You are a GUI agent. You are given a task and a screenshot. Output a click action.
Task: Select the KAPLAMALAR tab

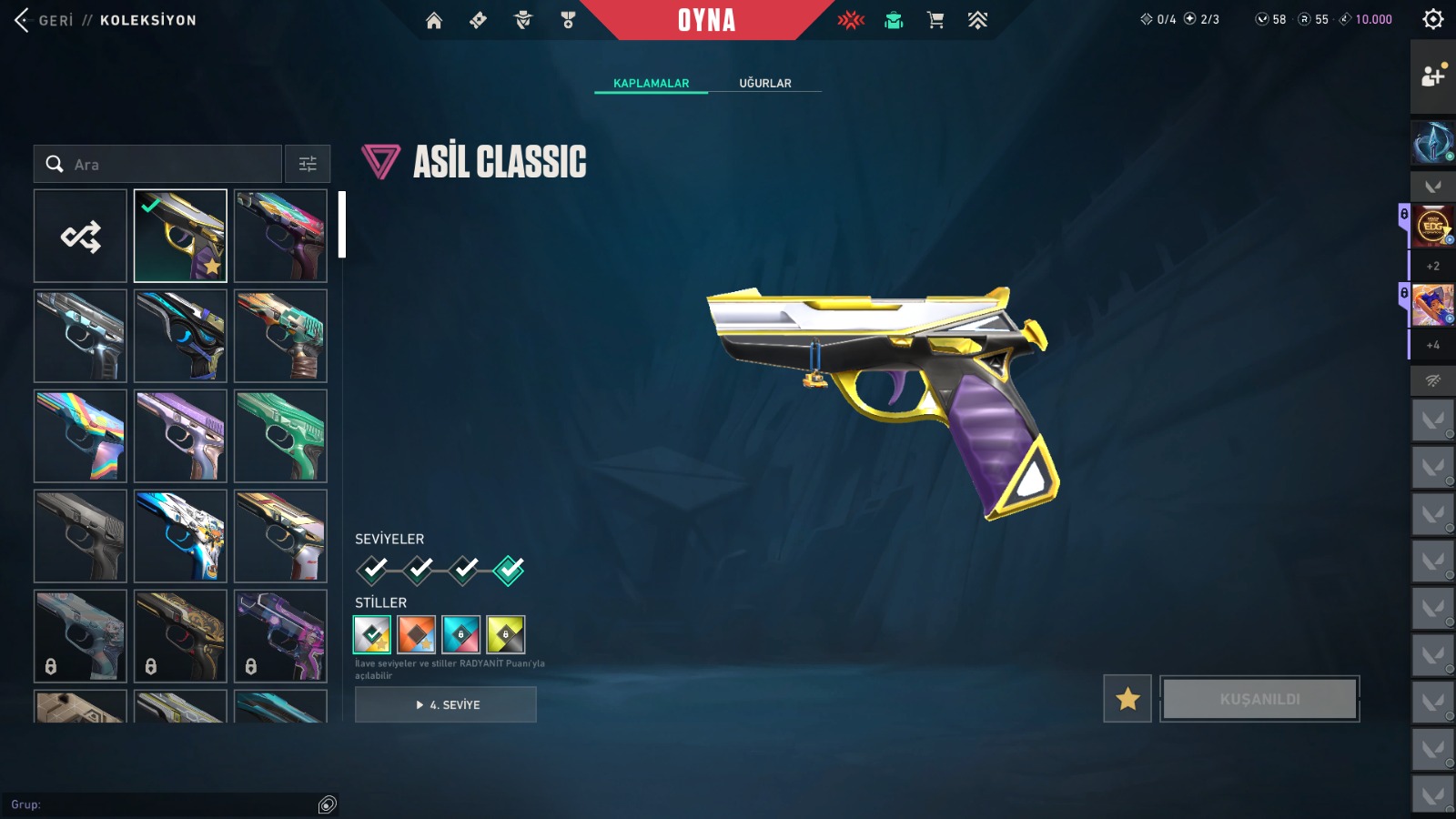[651, 83]
